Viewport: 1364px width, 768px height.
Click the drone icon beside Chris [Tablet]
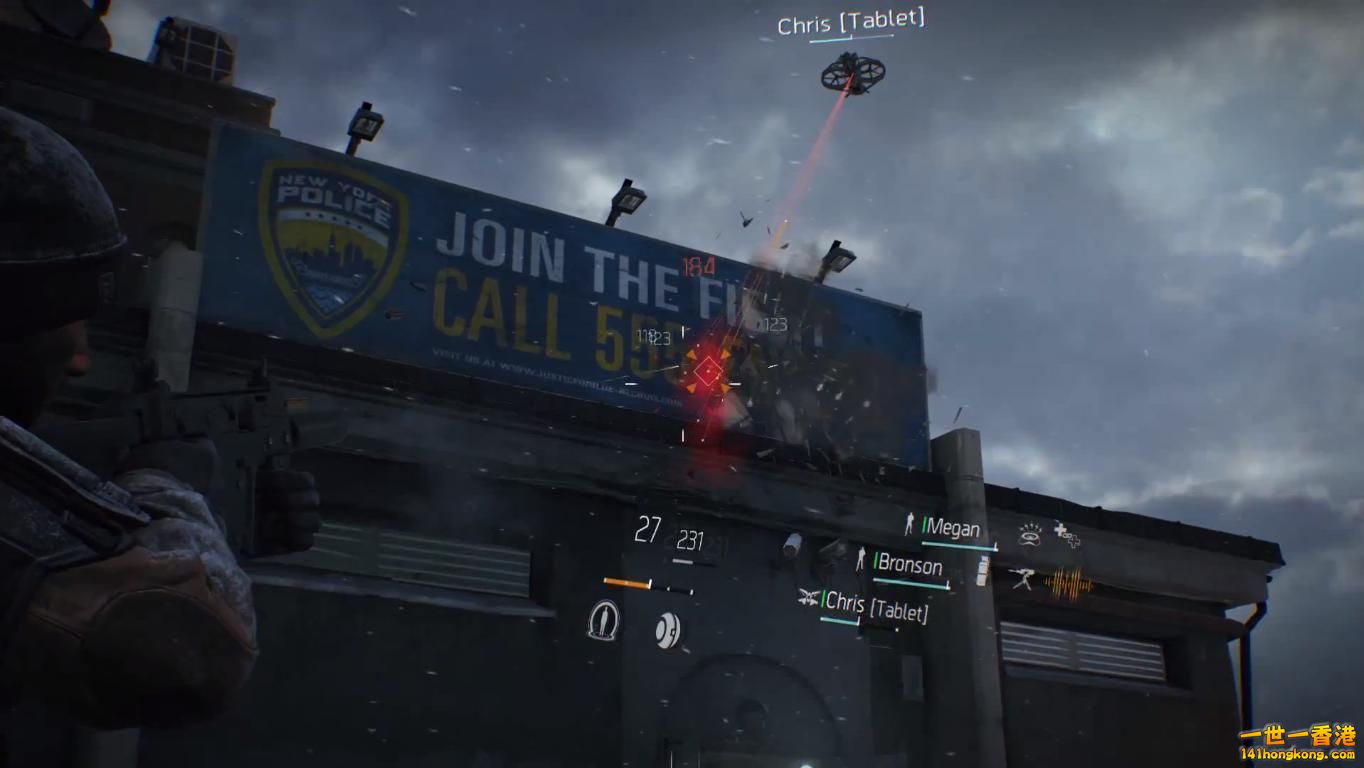(x=808, y=598)
